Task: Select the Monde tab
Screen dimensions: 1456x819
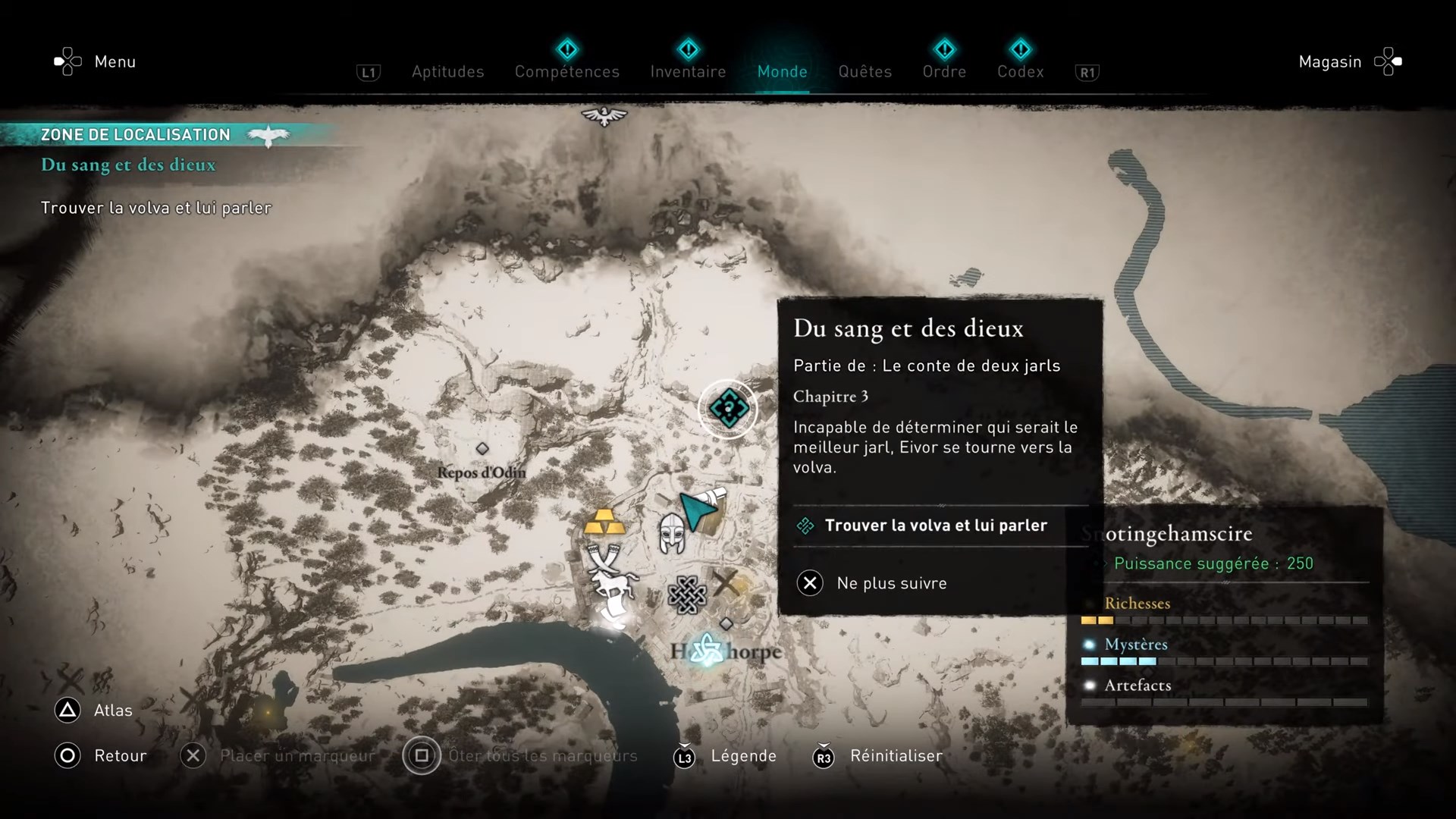Action: (782, 71)
